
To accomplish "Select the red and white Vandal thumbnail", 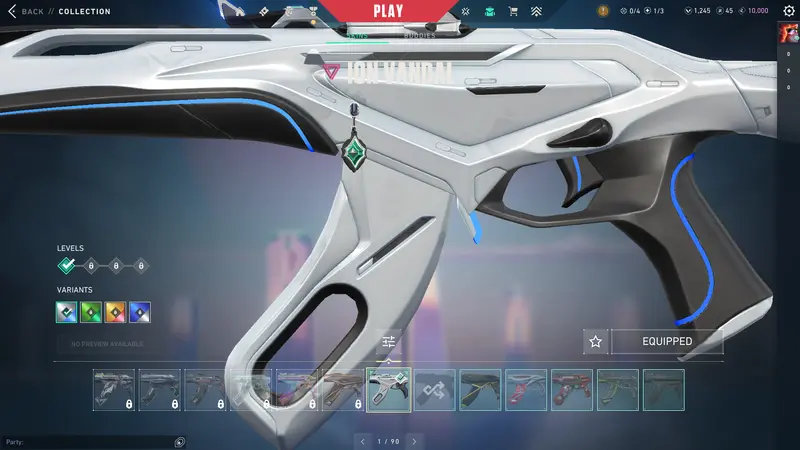I will (x=526, y=390).
